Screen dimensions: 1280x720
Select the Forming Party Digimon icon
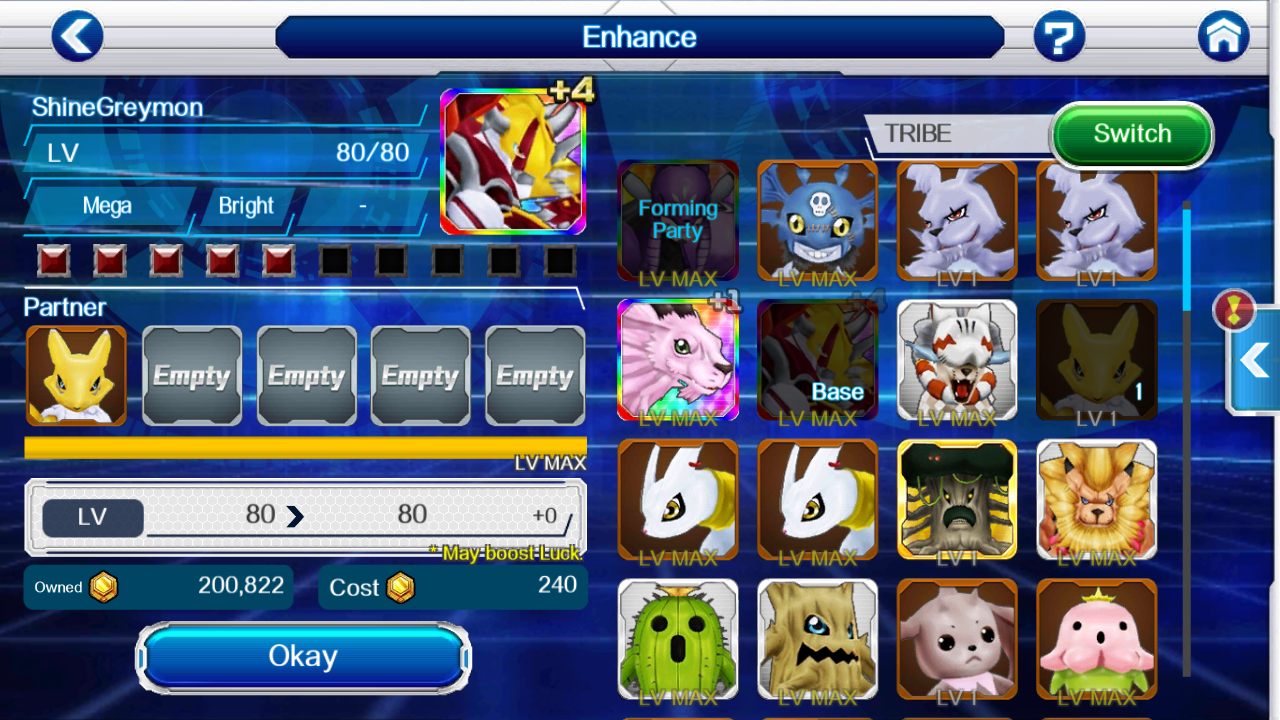click(678, 220)
